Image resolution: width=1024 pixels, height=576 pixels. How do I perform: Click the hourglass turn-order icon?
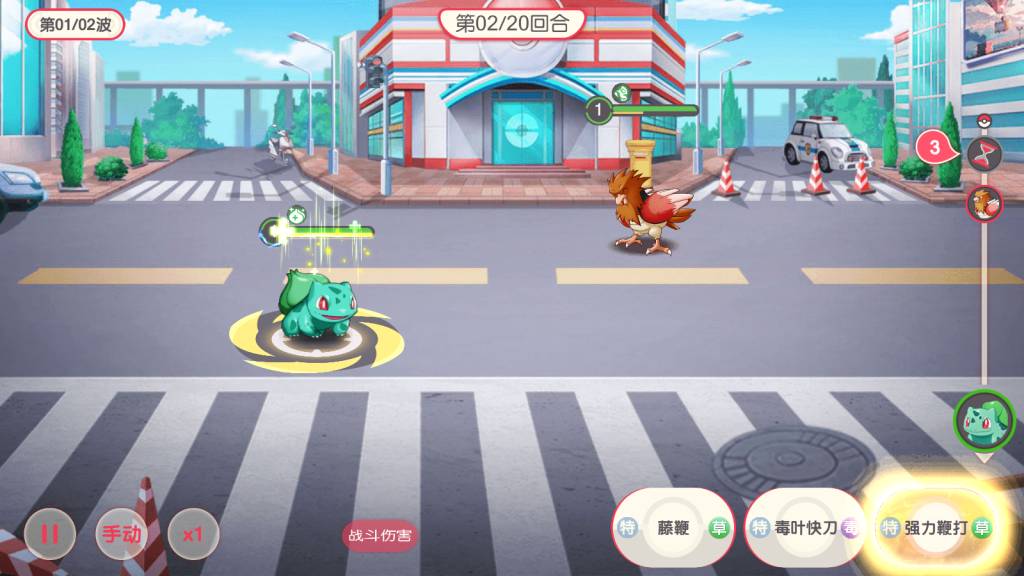pos(984,152)
